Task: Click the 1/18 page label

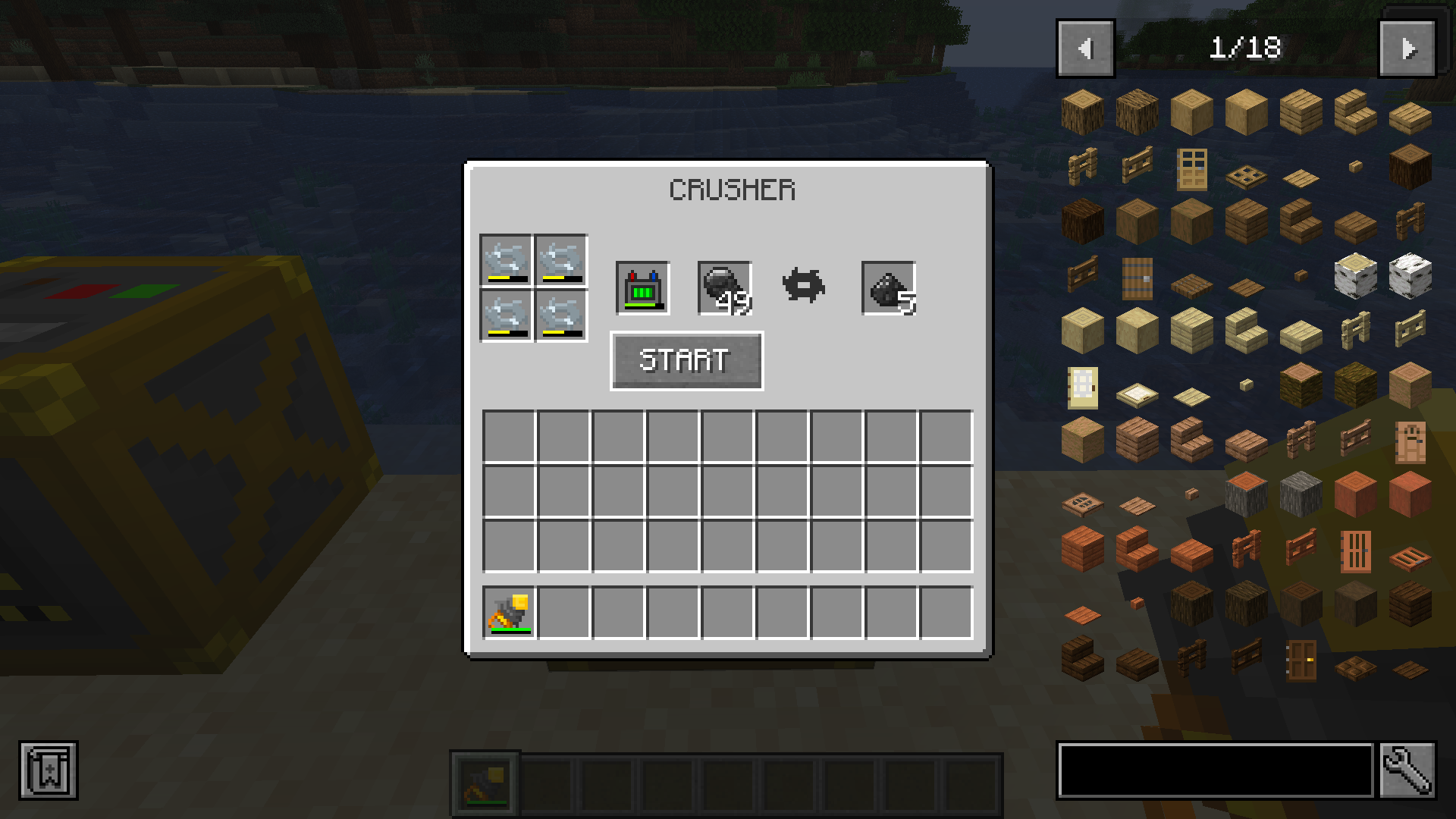Action: [x=1246, y=48]
